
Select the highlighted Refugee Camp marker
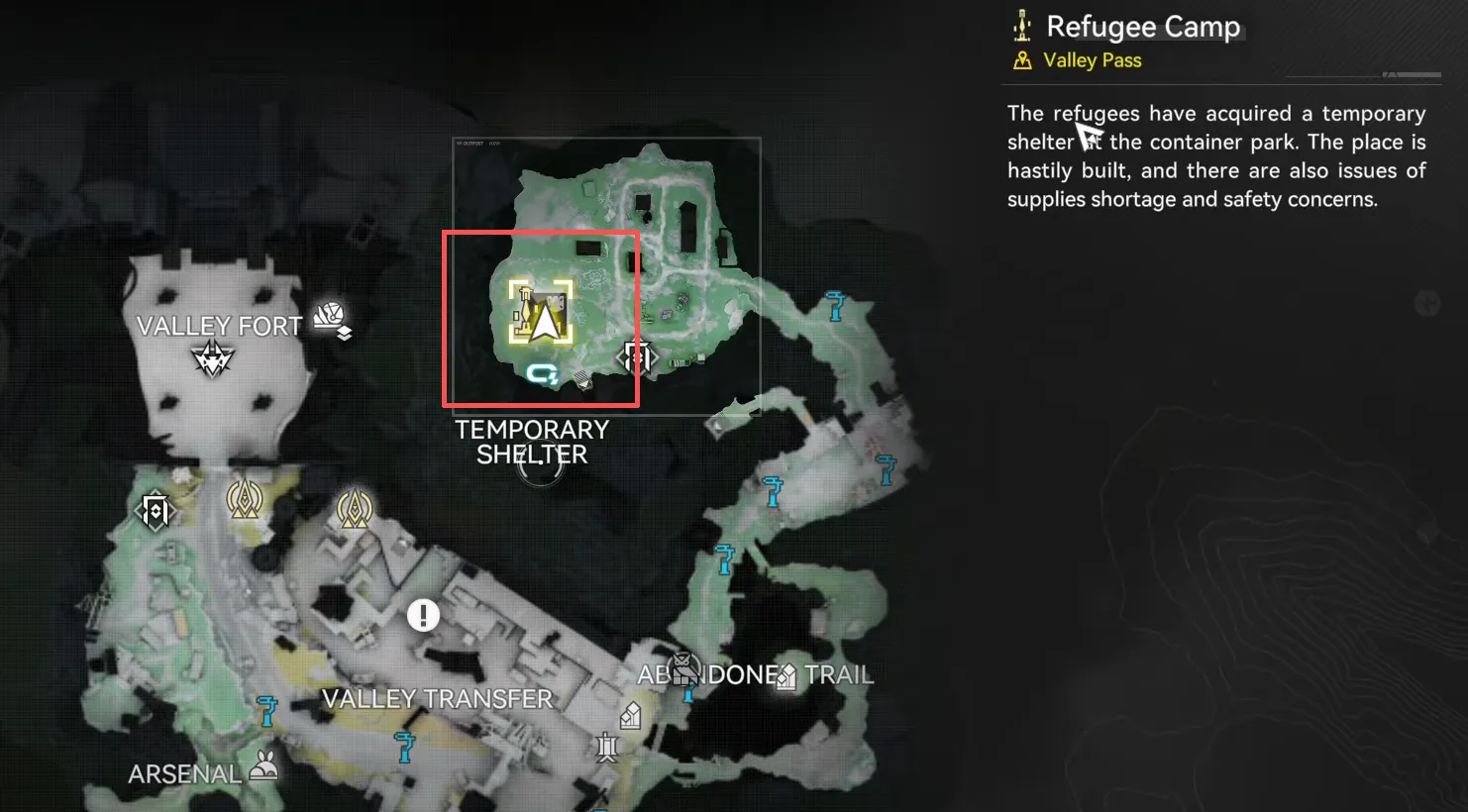click(541, 312)
